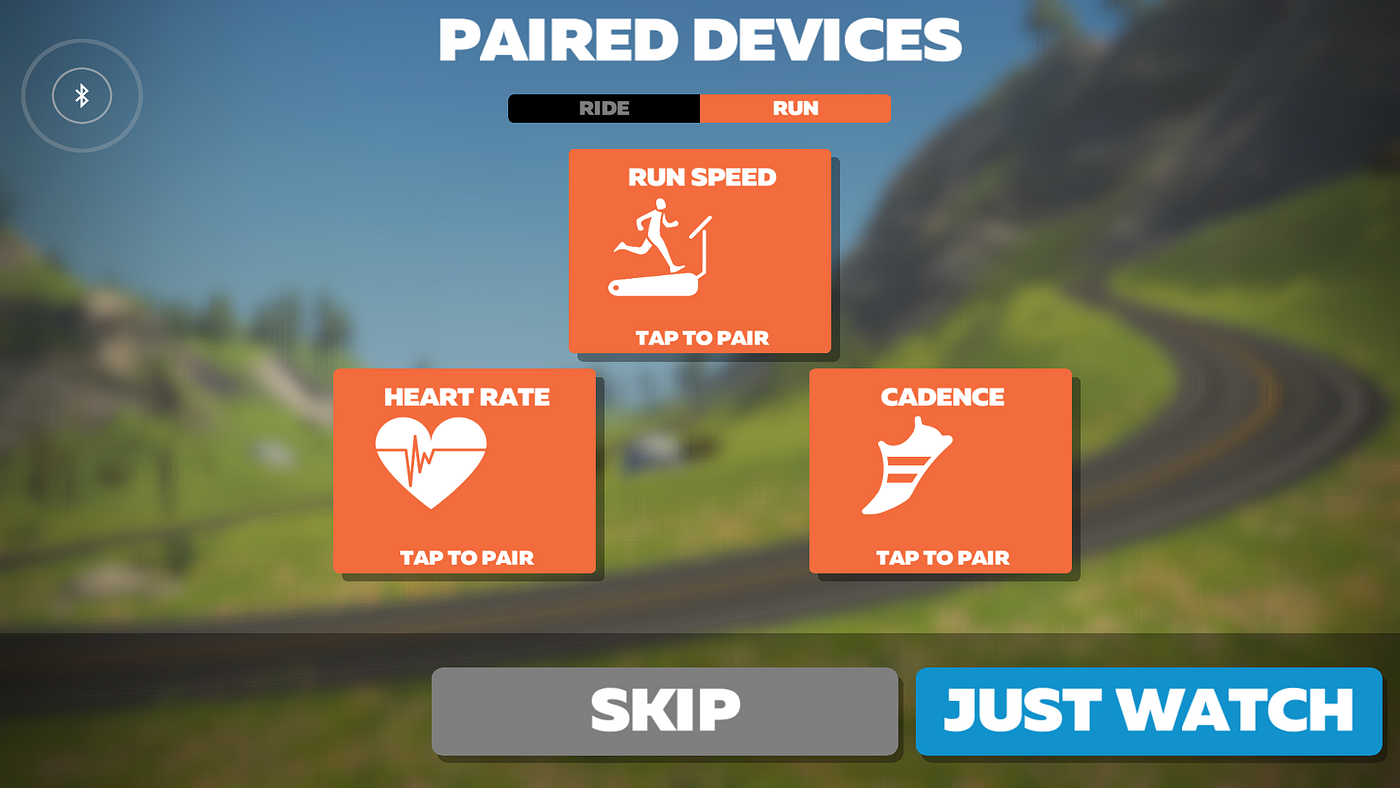Select the CADENCE pairing tile
This screenshot has width=1400, height=788.
point(940,471)
